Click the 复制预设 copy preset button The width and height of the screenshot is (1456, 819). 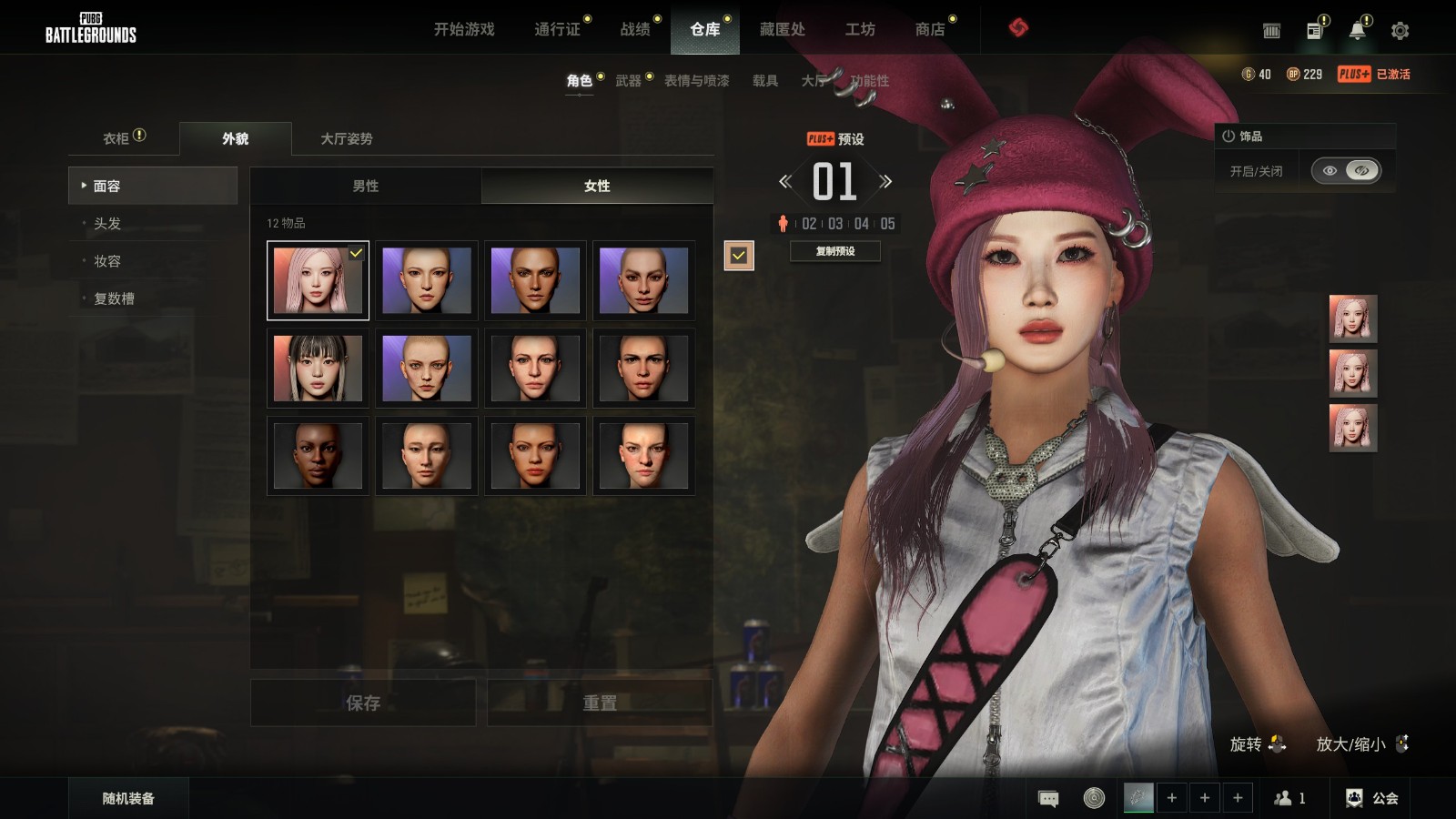pyautogui.click(x=834, y=251)
